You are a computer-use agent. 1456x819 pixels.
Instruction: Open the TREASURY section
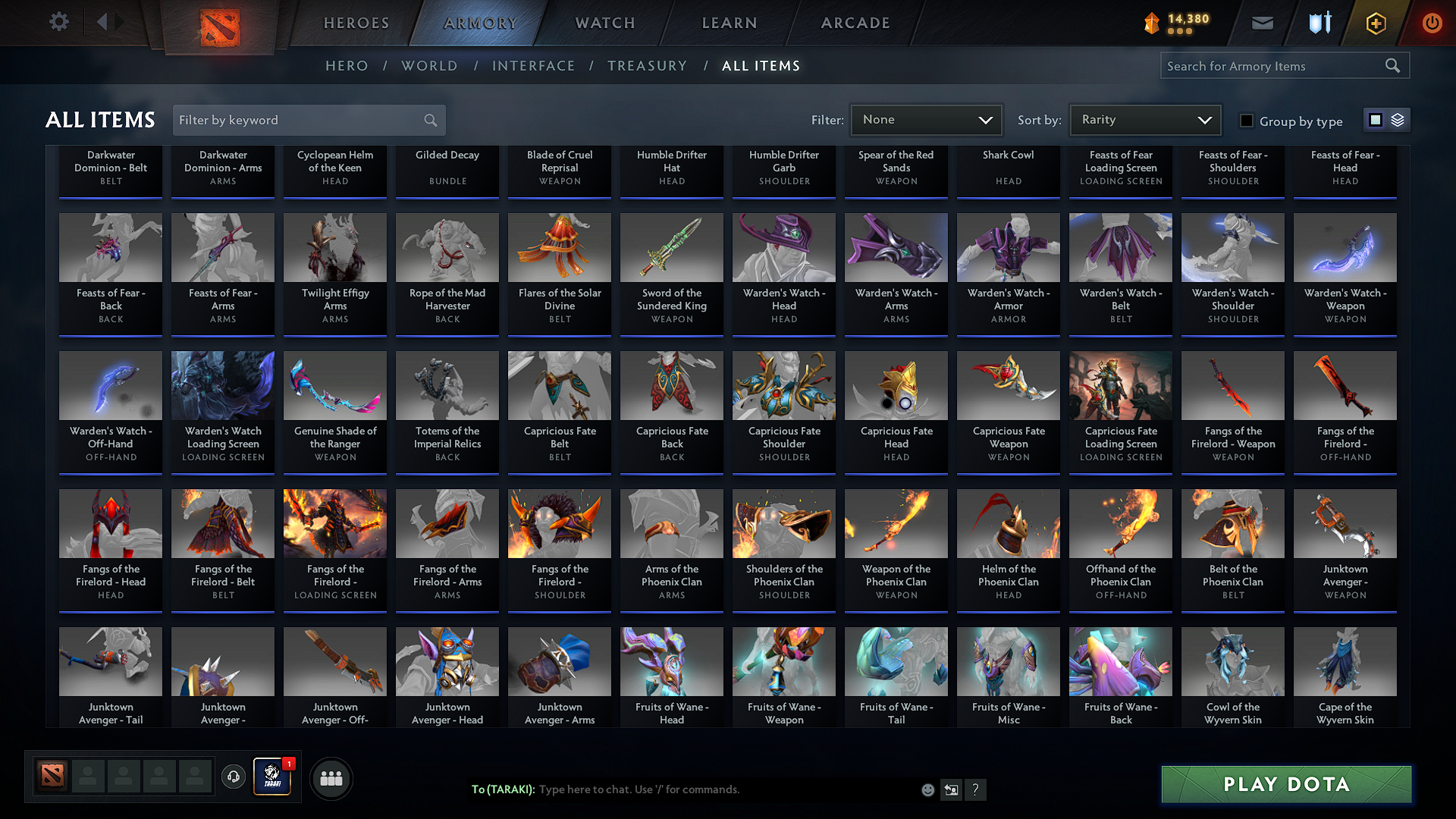647,66
